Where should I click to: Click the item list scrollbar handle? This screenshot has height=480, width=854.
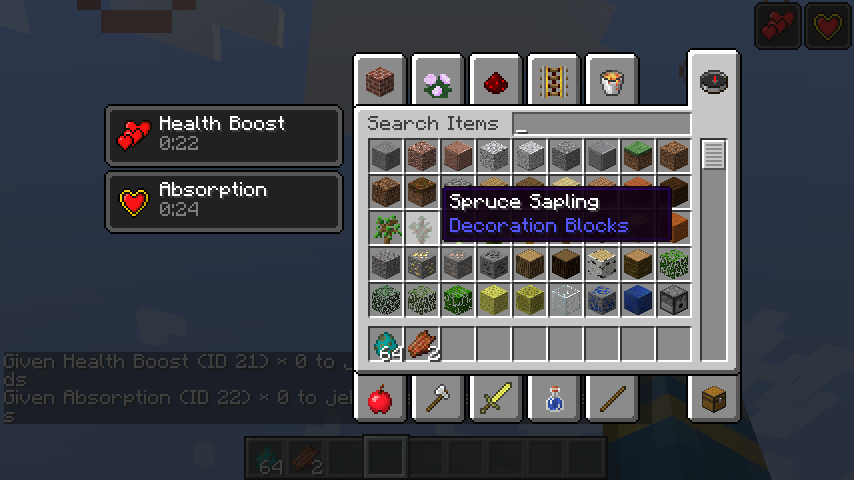click(713, 155)
